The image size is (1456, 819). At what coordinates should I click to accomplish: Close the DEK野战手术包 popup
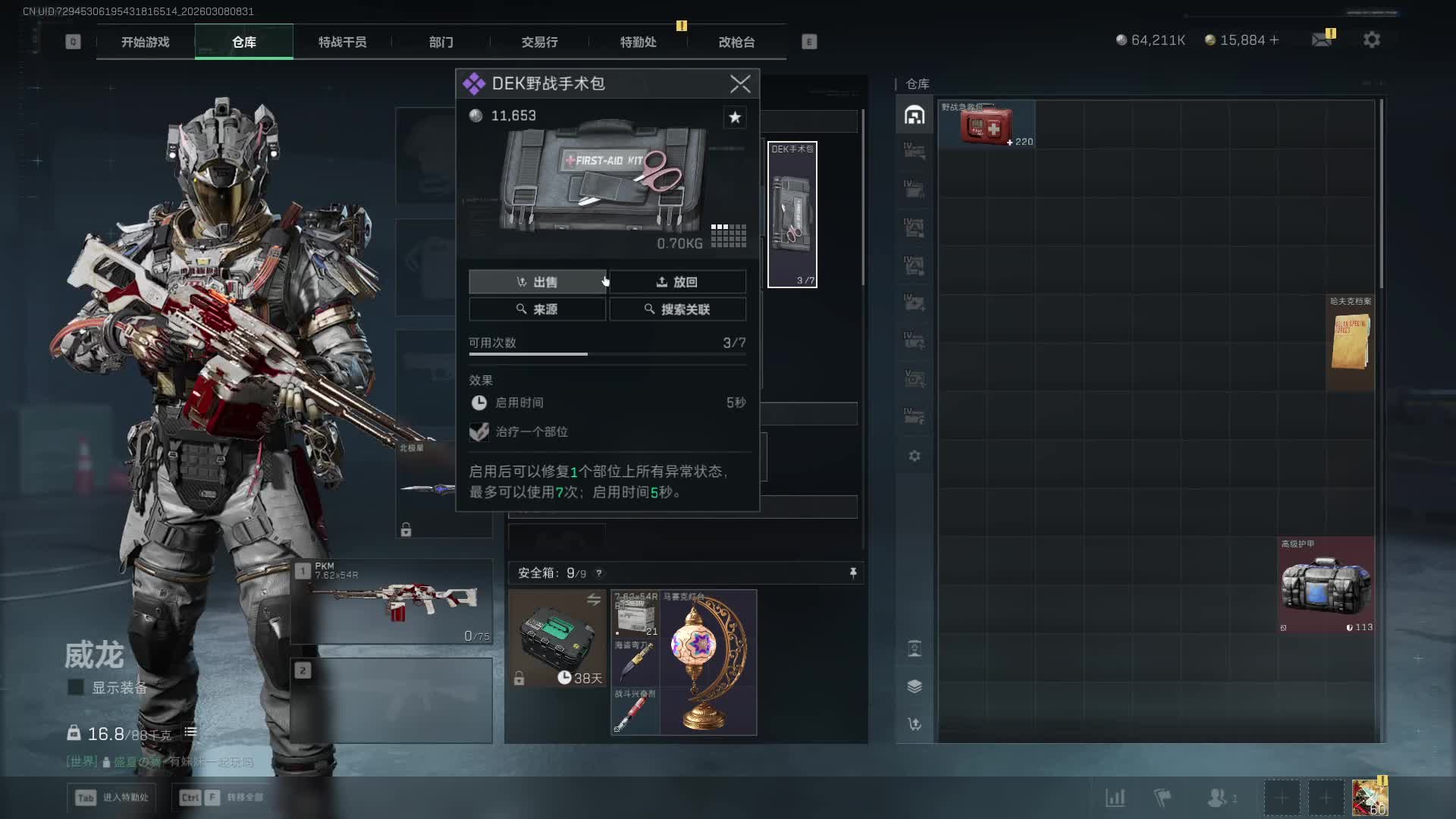coord(740,83)
